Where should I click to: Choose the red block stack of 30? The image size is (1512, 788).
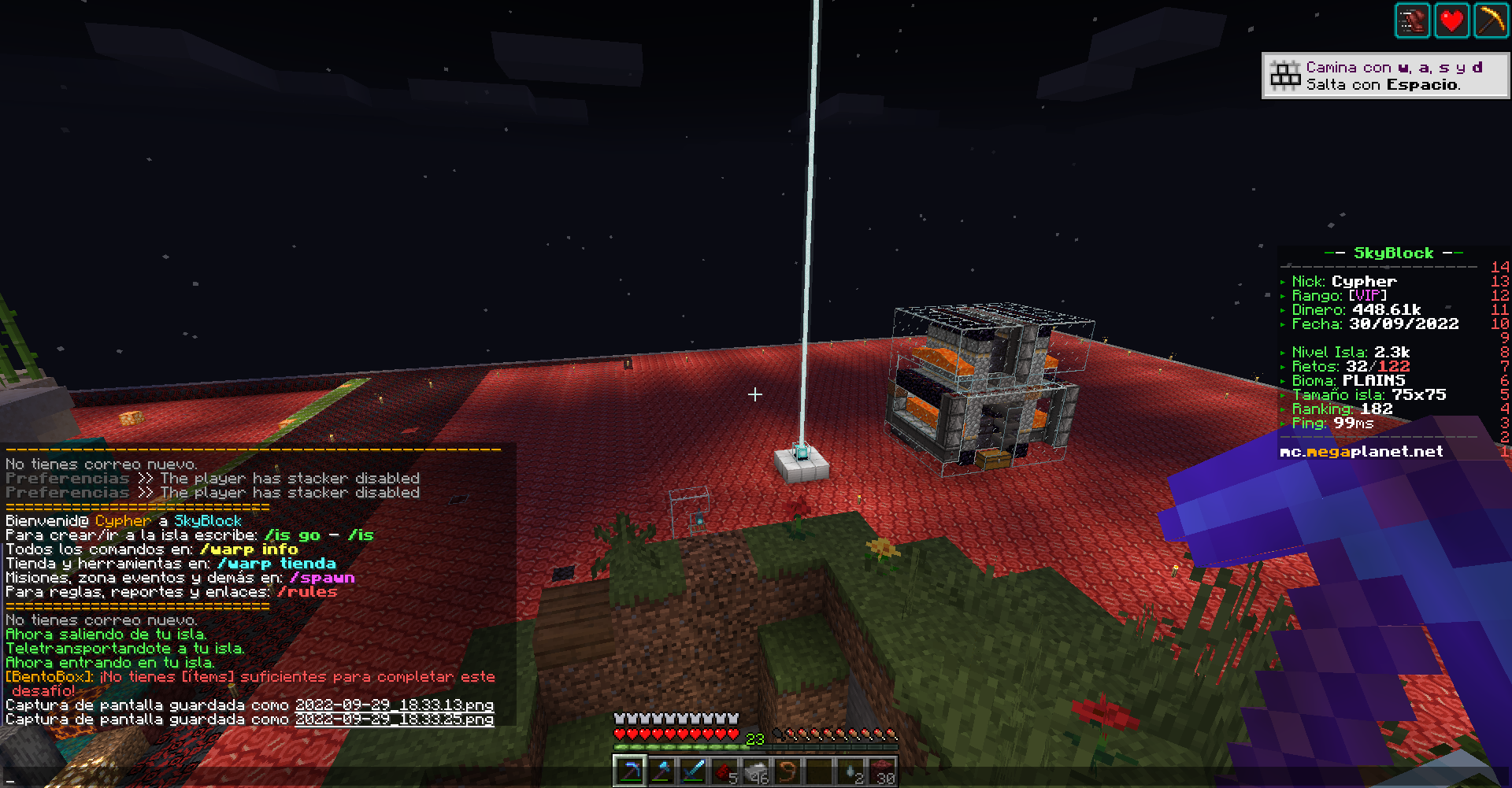[x=882, y=771]
